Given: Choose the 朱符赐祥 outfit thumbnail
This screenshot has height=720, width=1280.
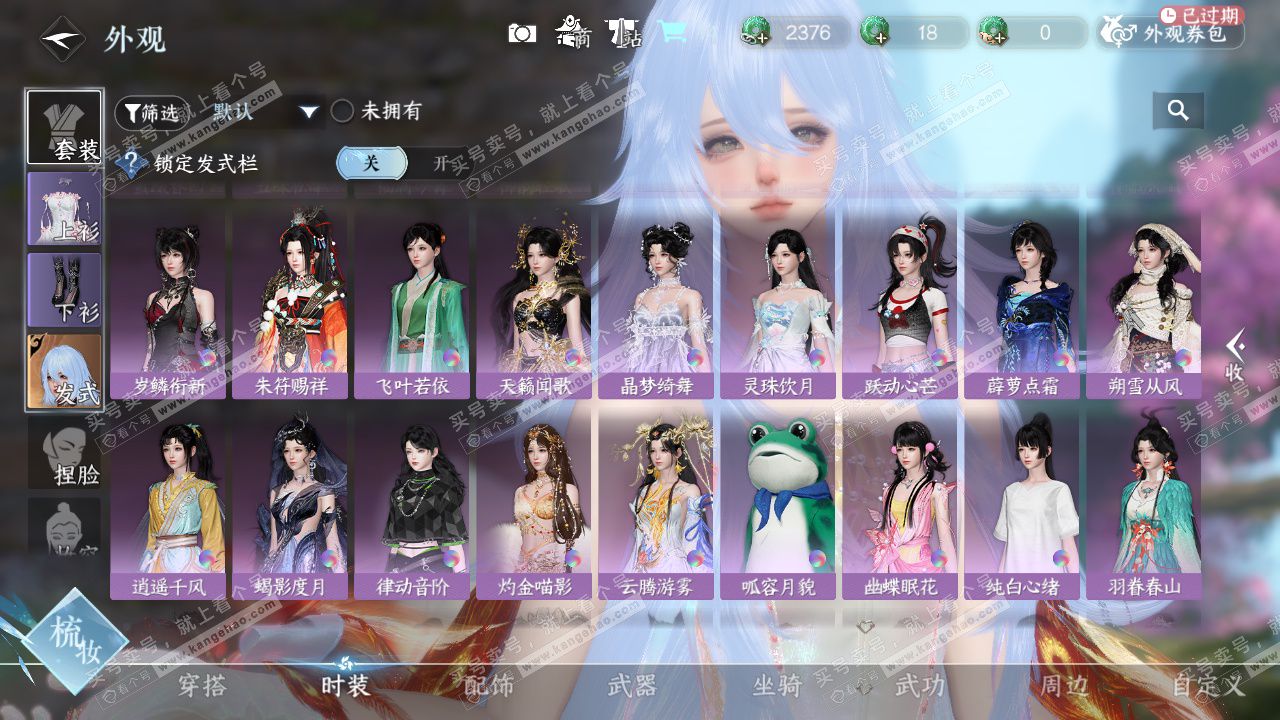Looking at the screenshot, I should point(290,300).
